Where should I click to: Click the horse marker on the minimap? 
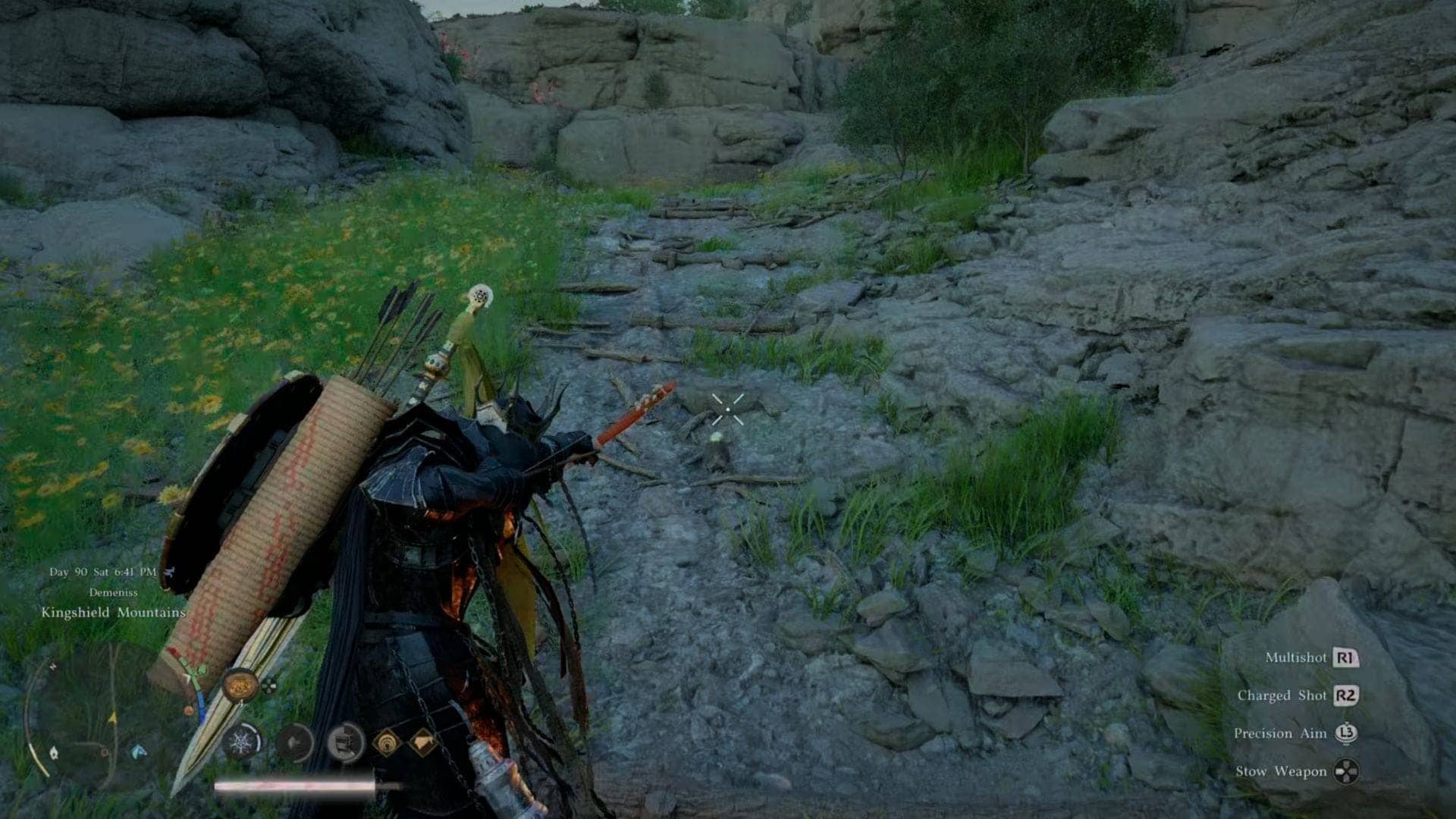(x=136, y=752)
